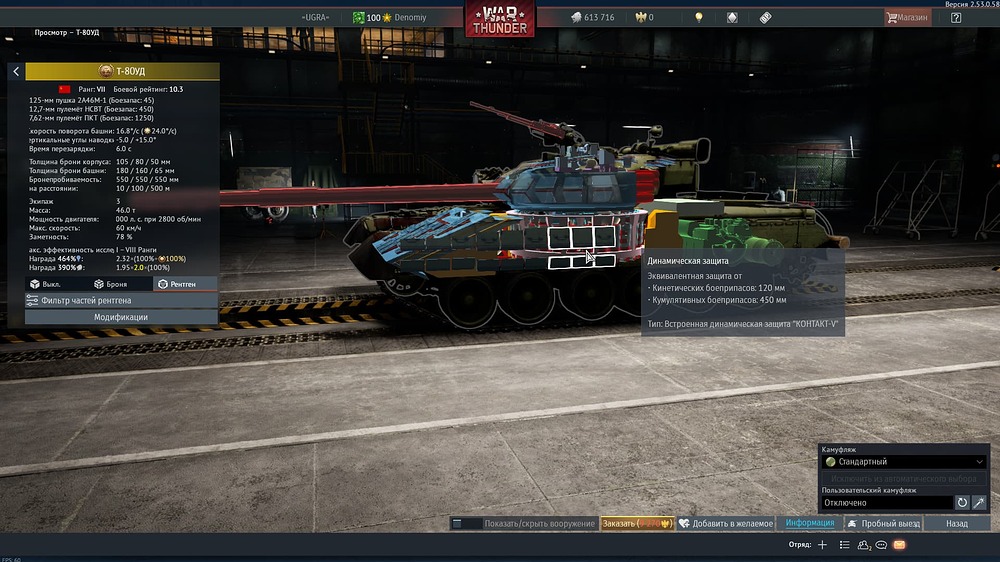Go back with the Назад button

[957, 523]
